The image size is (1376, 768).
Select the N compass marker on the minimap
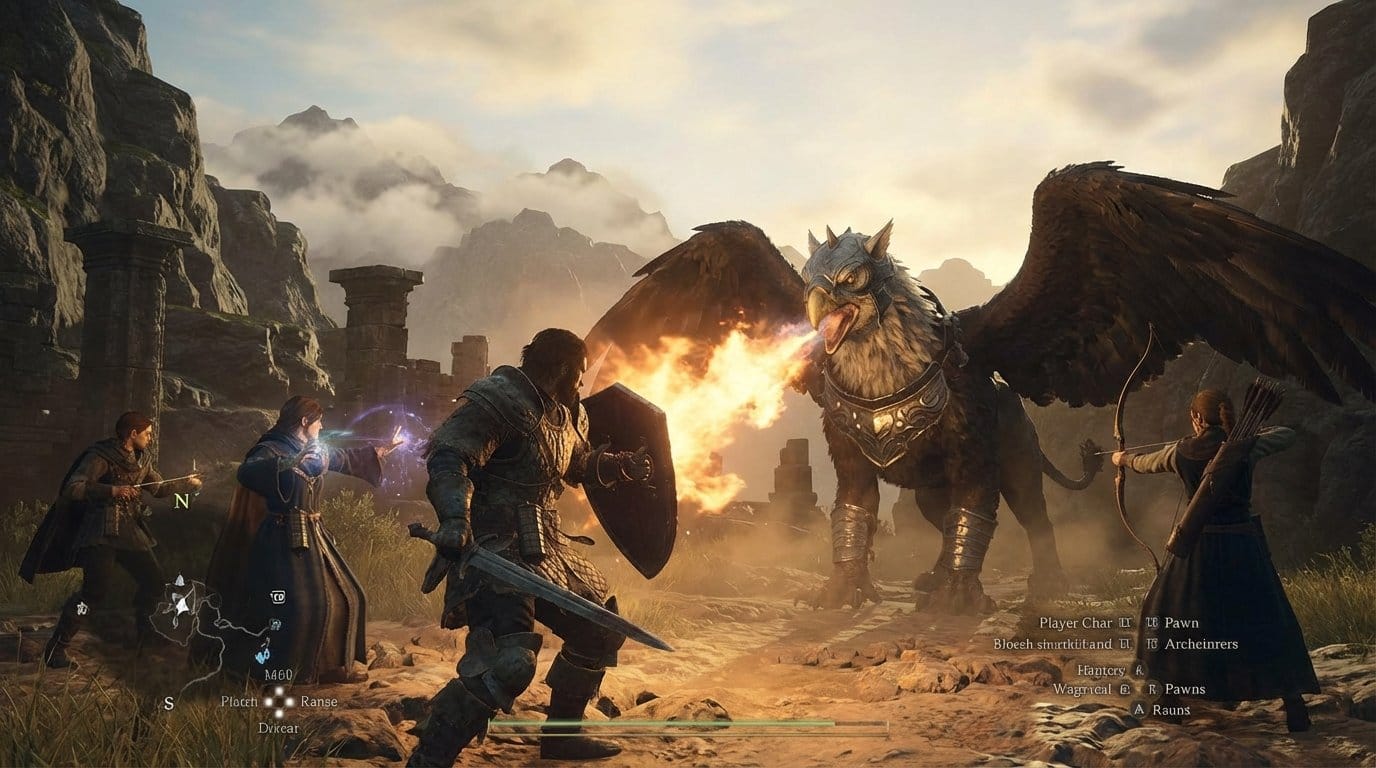pyautogui.click(x=180, y=501)
